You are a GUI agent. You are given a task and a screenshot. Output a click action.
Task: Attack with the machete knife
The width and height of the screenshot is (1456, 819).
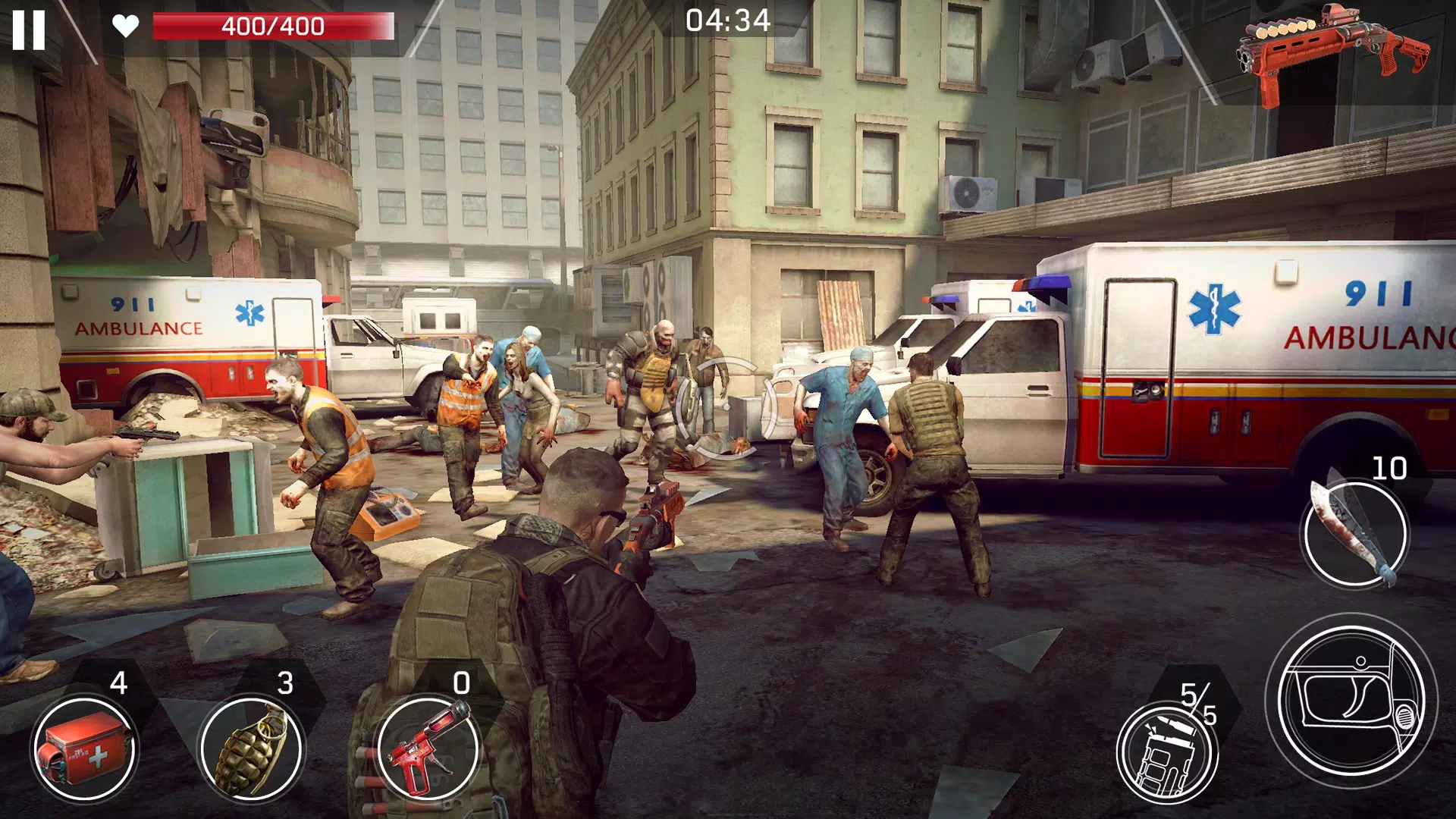coord(1354,533)
